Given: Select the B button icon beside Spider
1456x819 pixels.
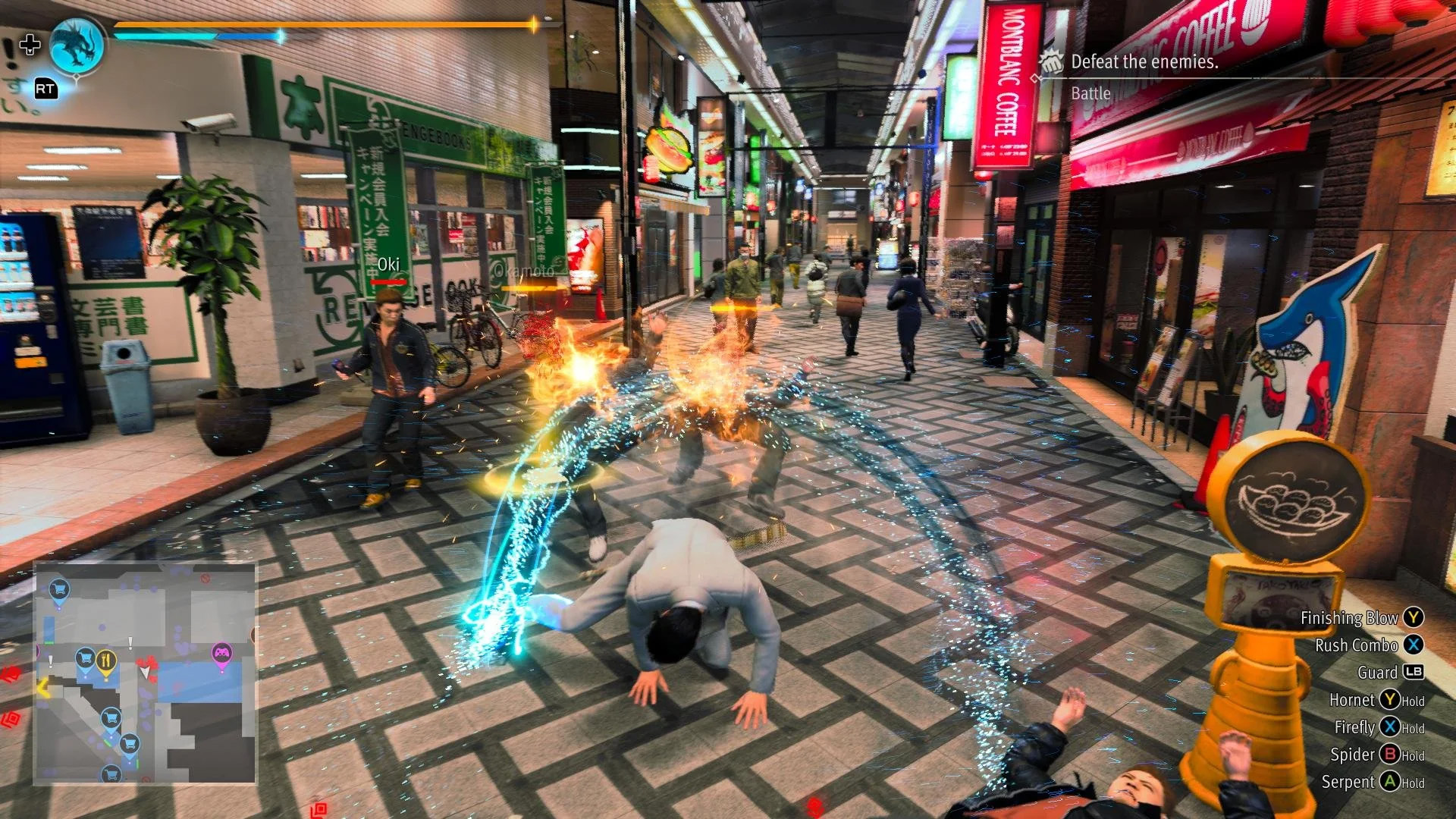Looking at the screenshot, I should (1391, 755).
